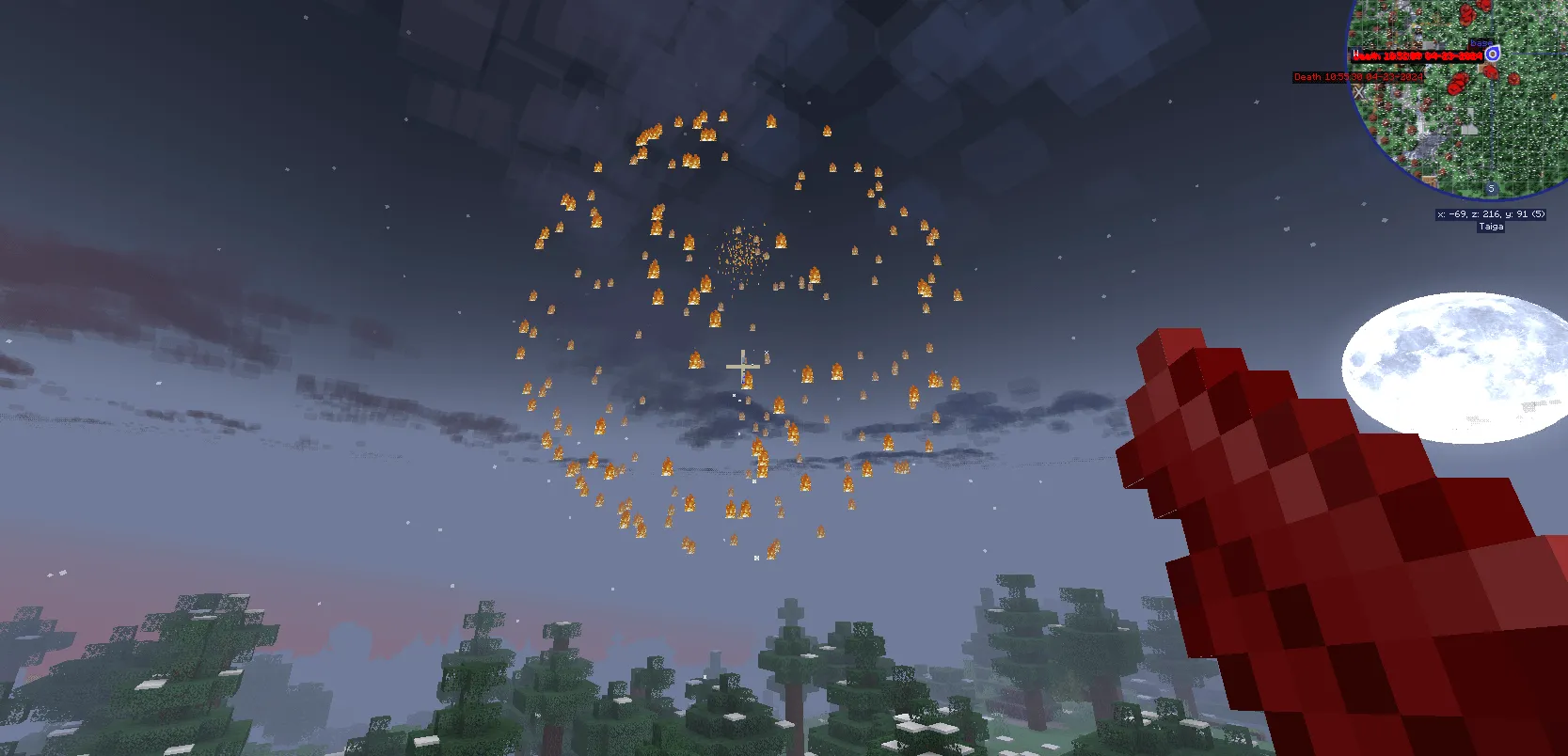The width and height of the screenshot is (1568, 756).
Task: Expand the coordinate display under the minimap
Action: 1490,214
